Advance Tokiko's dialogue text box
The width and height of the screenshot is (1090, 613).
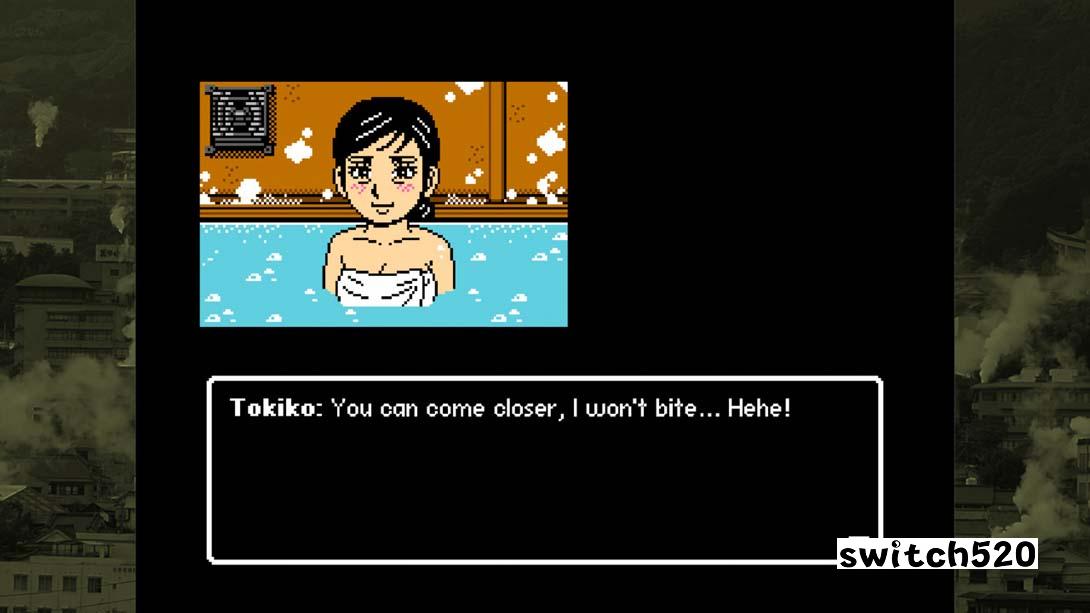tap(544, 470)
